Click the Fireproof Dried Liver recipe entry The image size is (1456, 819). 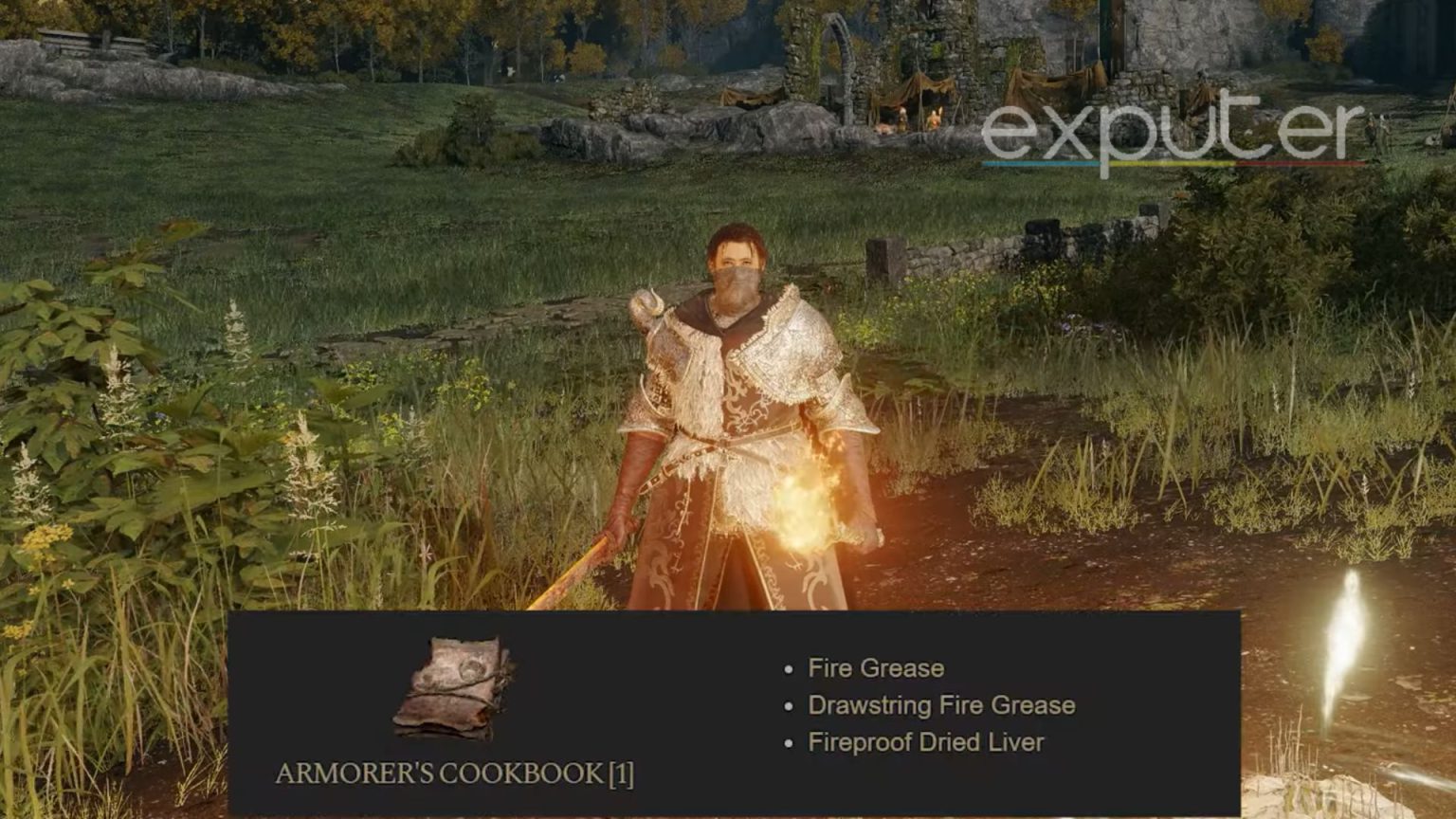(924, 743)
